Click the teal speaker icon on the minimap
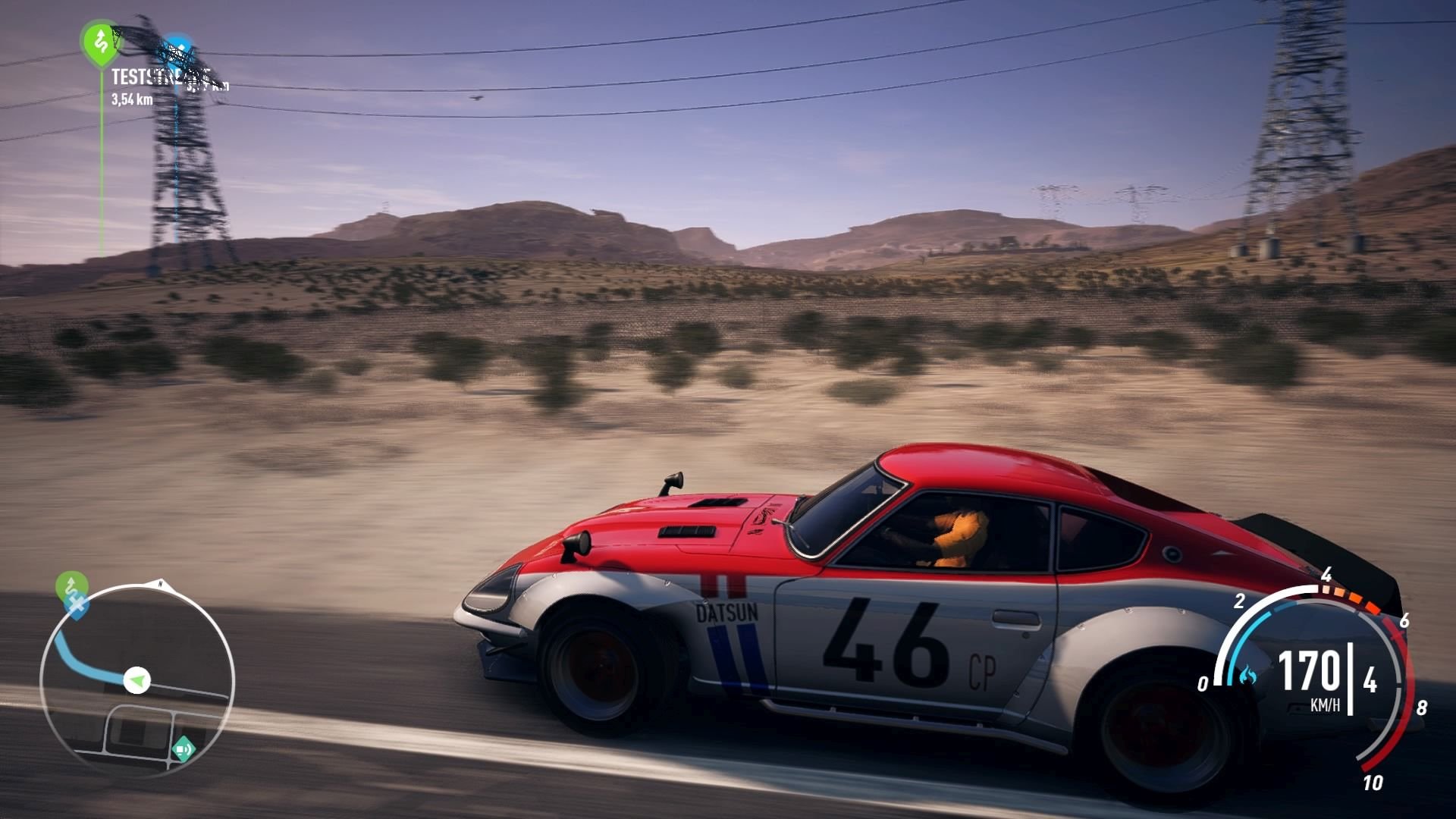Viewport: 1456px width, 819px height. [x=184, y=747]
